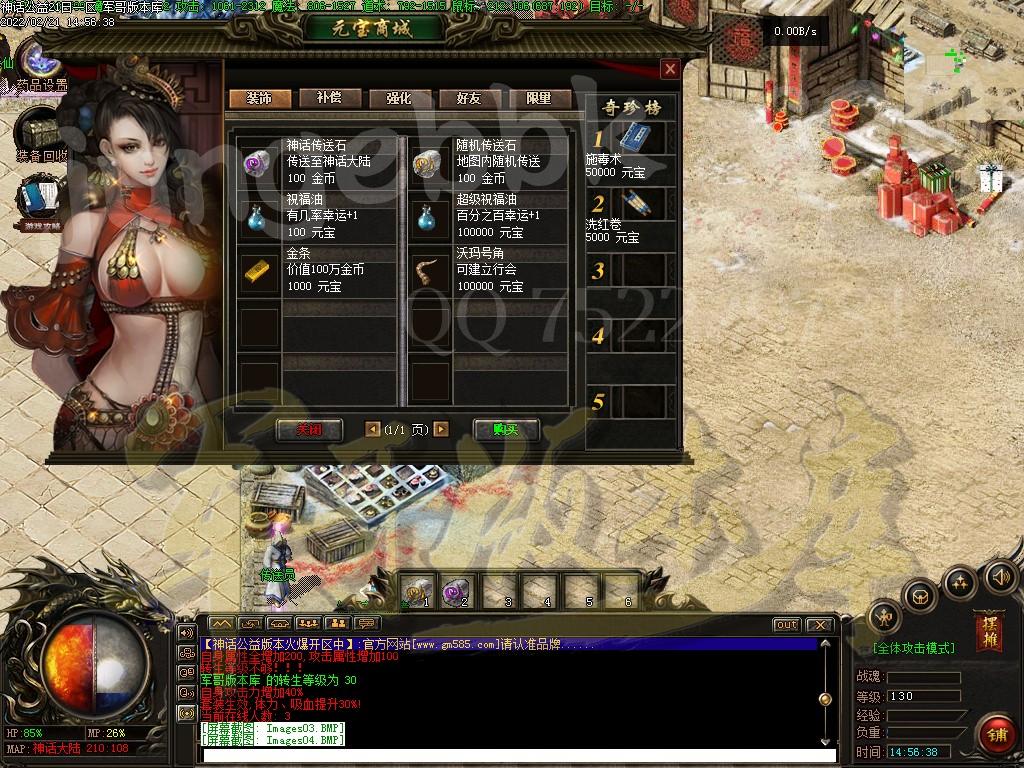
Task: Show the 好友 tab
Action: point(469,98)
